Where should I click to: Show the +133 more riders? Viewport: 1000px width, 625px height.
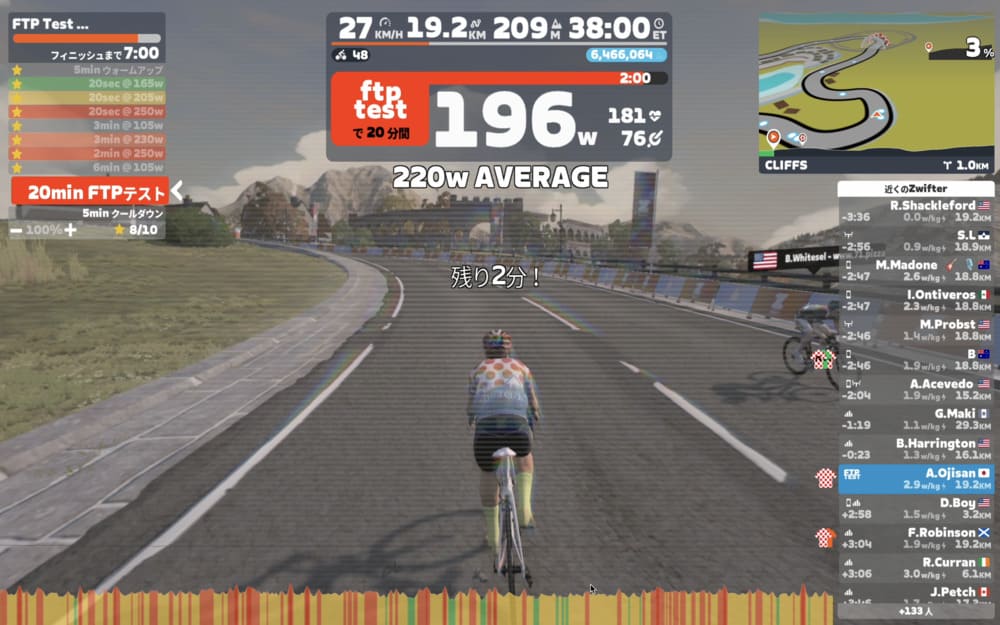coord(915,611)
